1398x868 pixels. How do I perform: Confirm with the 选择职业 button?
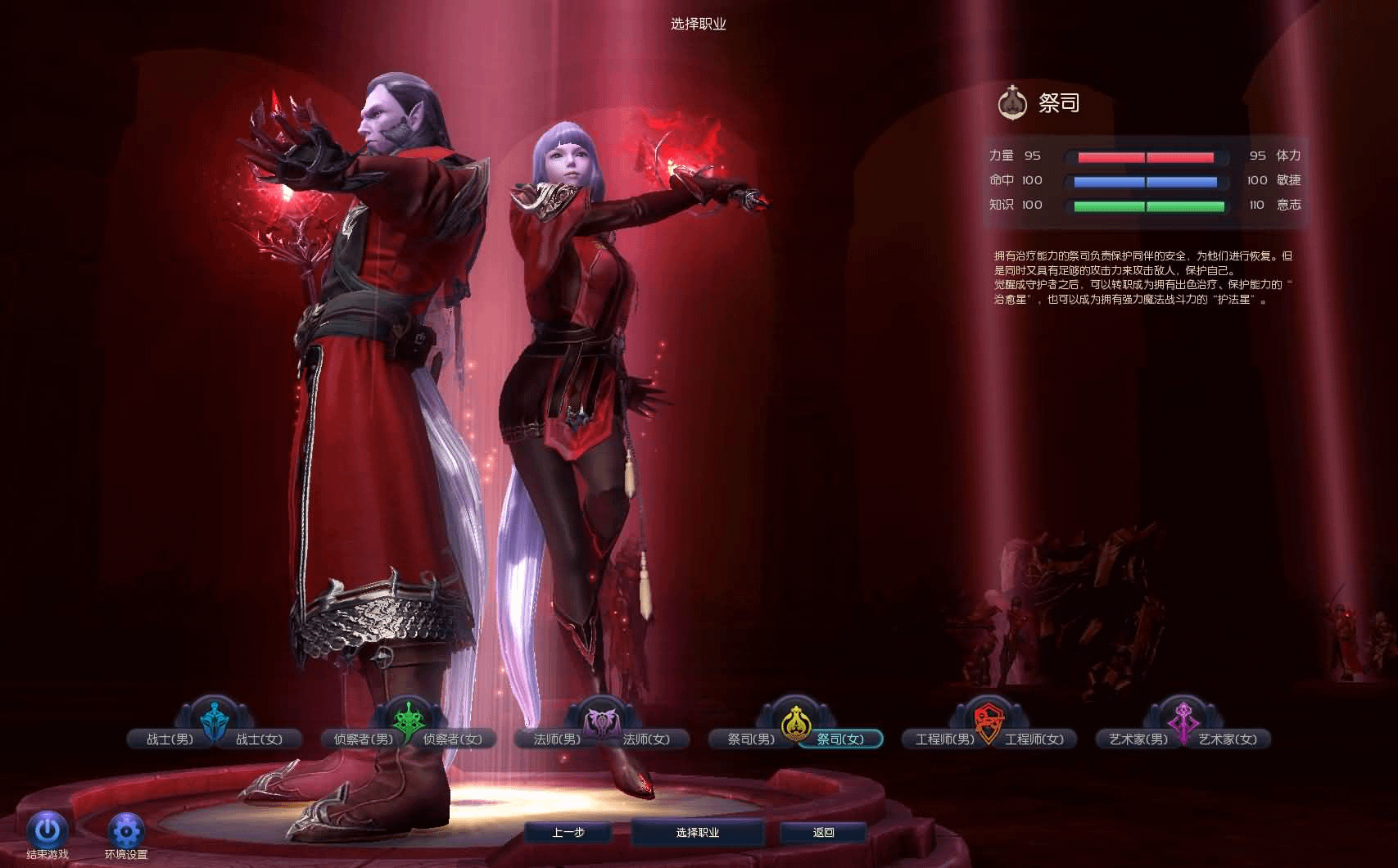point(698,833)
